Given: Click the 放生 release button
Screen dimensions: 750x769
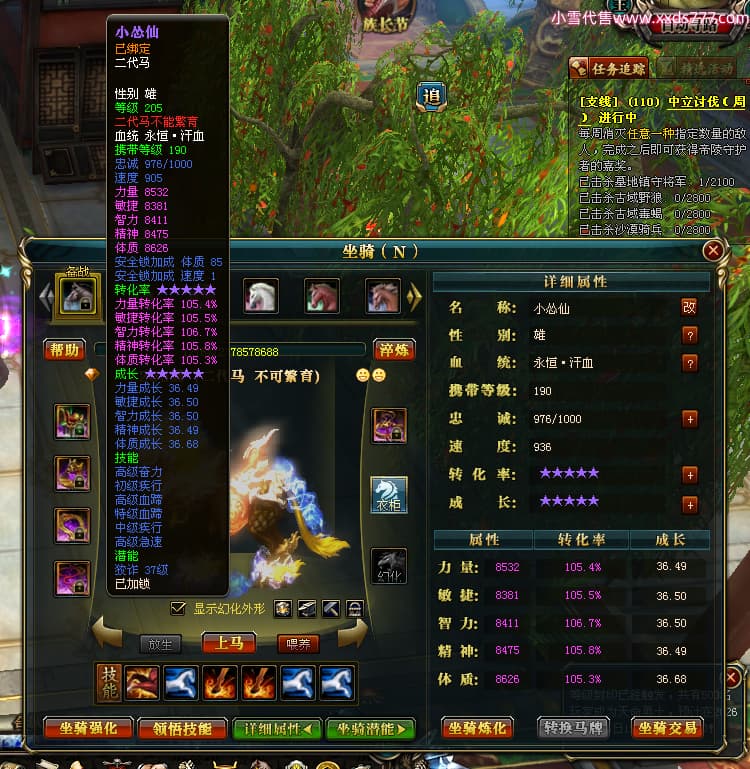Looking at the screenshot, I should [161, 644].
